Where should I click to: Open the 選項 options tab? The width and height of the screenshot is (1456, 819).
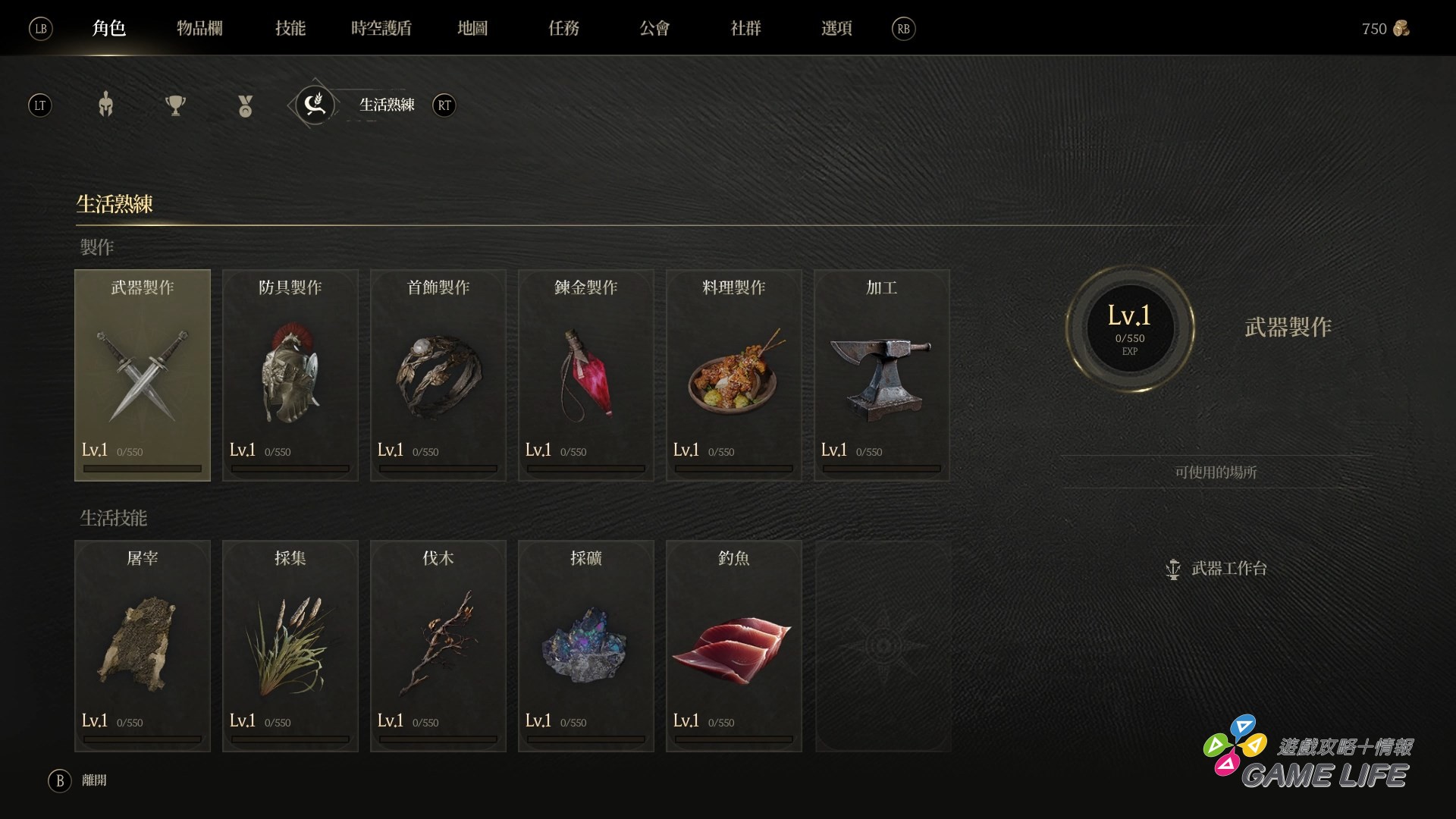pyautogui.click(x=836, y=29)
